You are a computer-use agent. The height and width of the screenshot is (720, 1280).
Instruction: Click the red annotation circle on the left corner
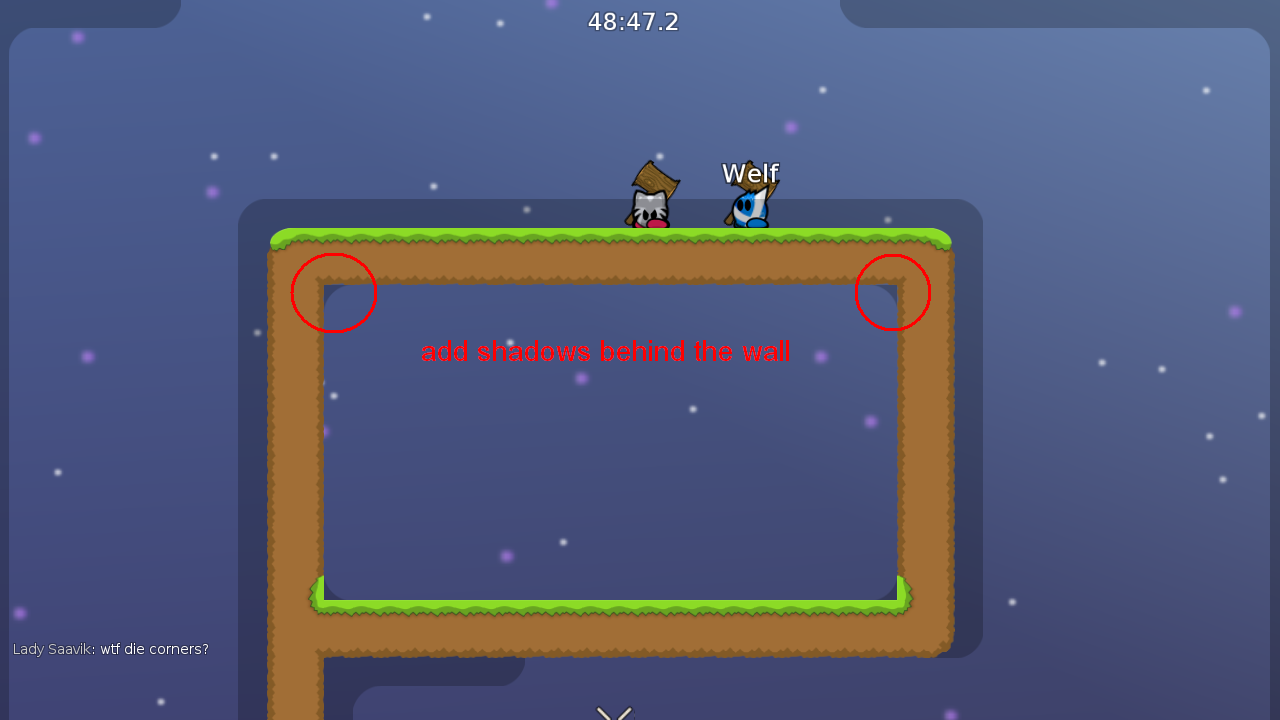pos(334,293)
